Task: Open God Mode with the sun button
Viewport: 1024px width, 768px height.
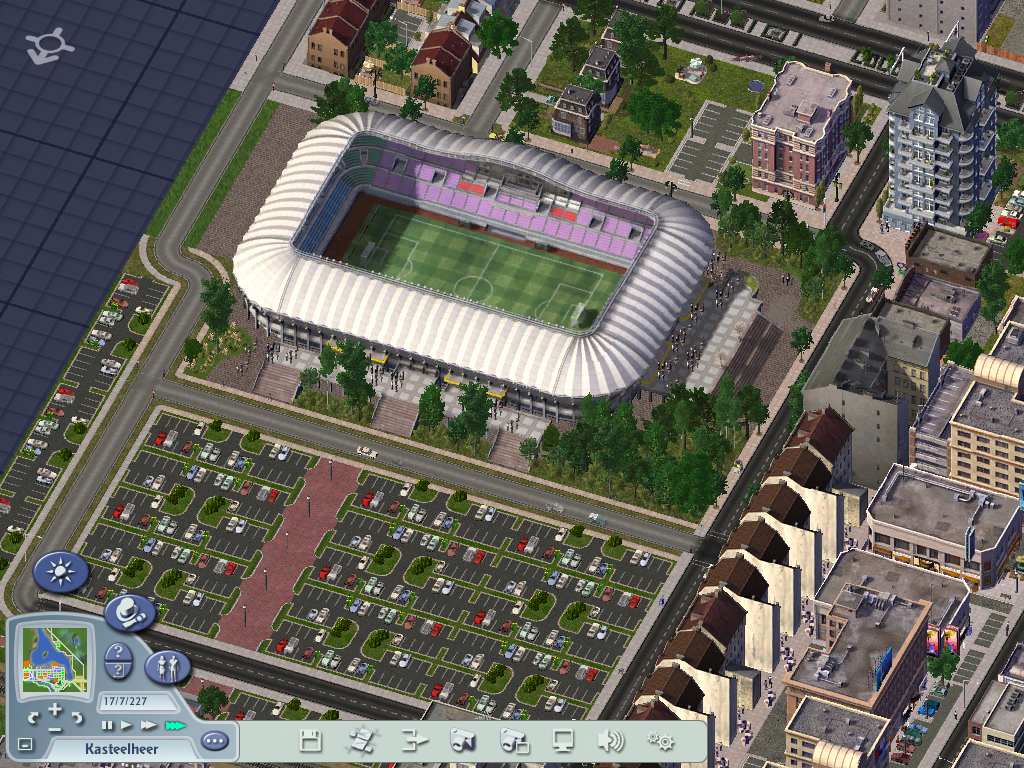Action: tap(61, 572)
